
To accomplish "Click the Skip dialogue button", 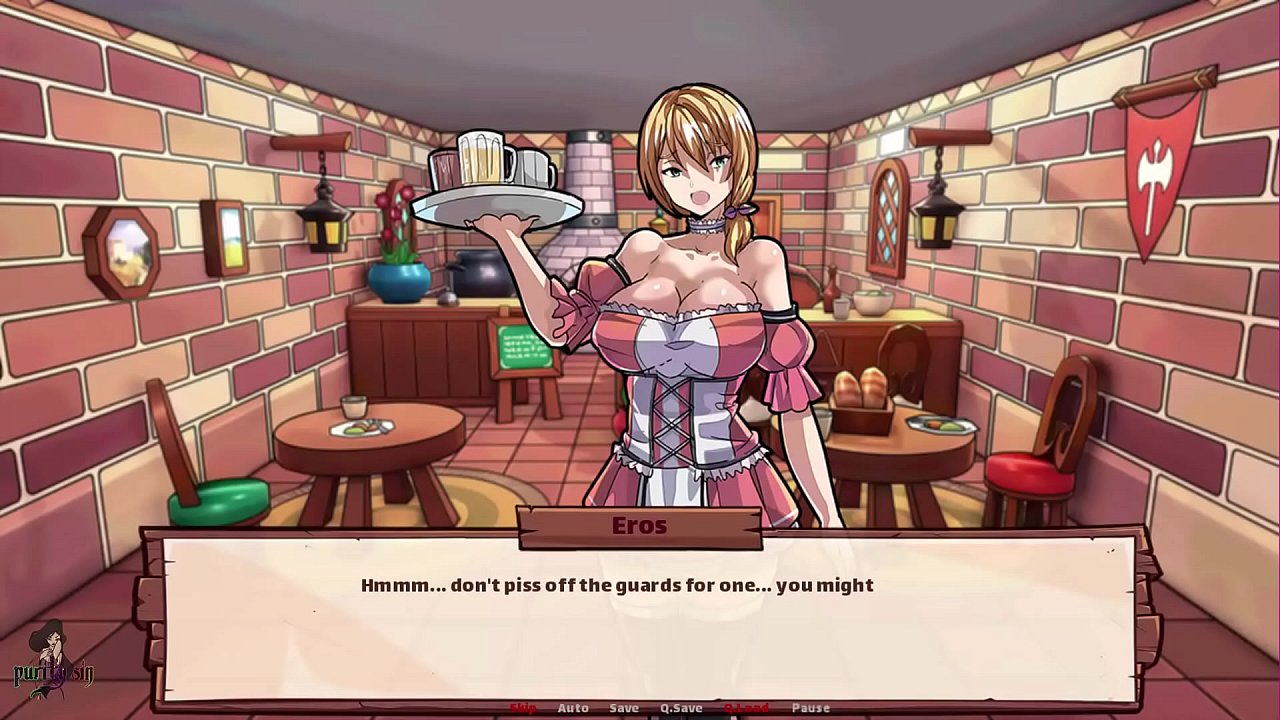I will [x=523, y=708].
